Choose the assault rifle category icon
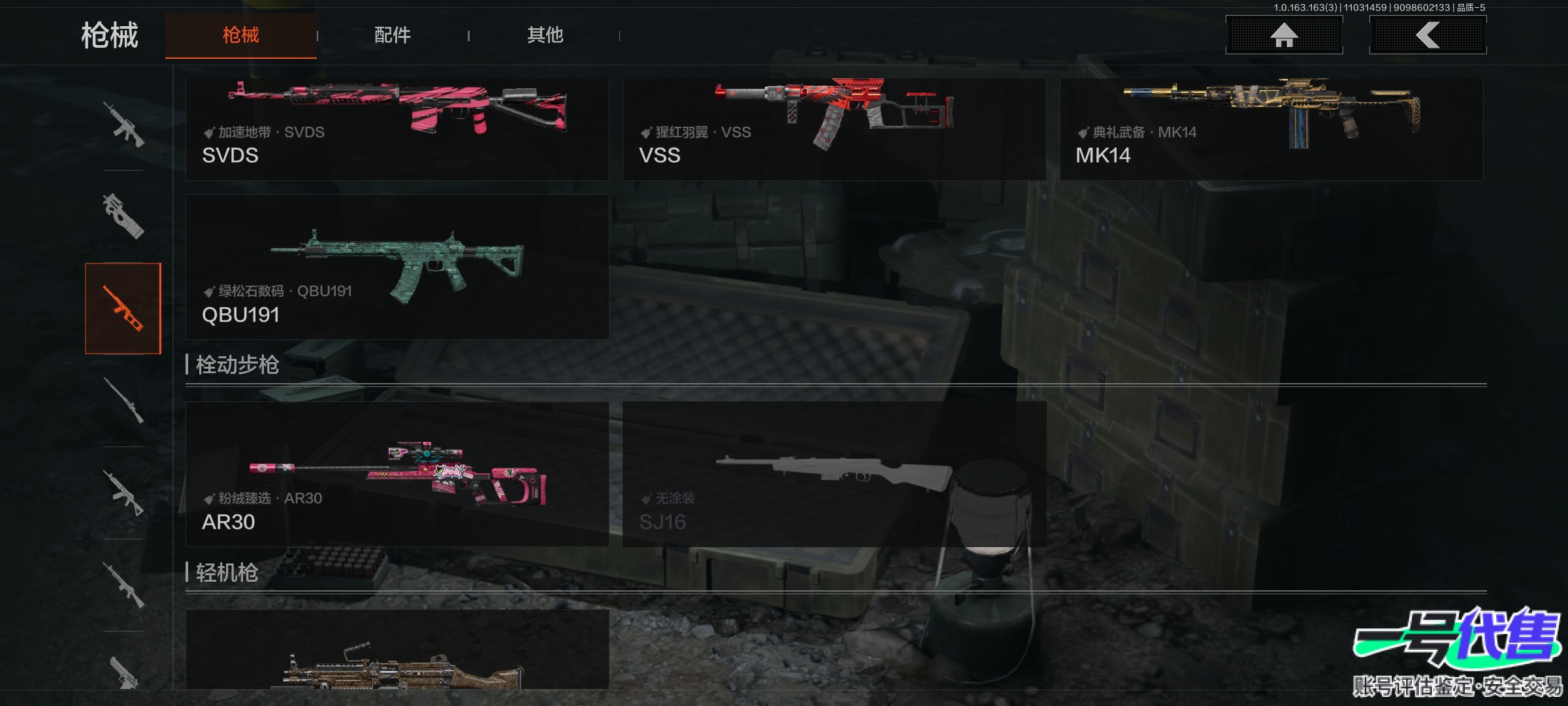Image resolution: width=1568 pixels, height=706 pixels. [x=123, y=124]
